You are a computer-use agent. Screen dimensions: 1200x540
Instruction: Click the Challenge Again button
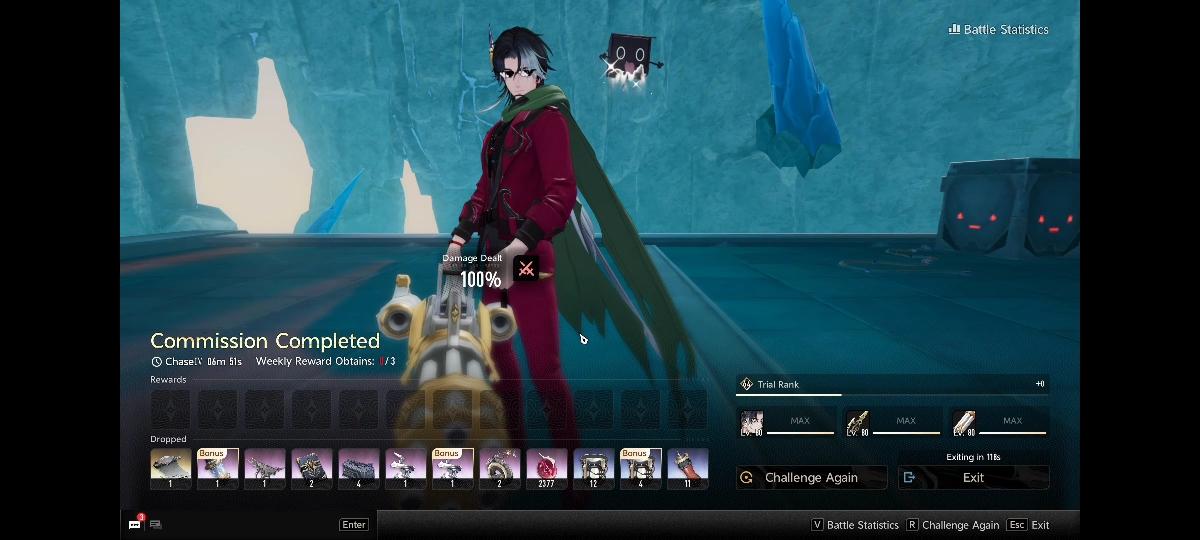point(811,478)
